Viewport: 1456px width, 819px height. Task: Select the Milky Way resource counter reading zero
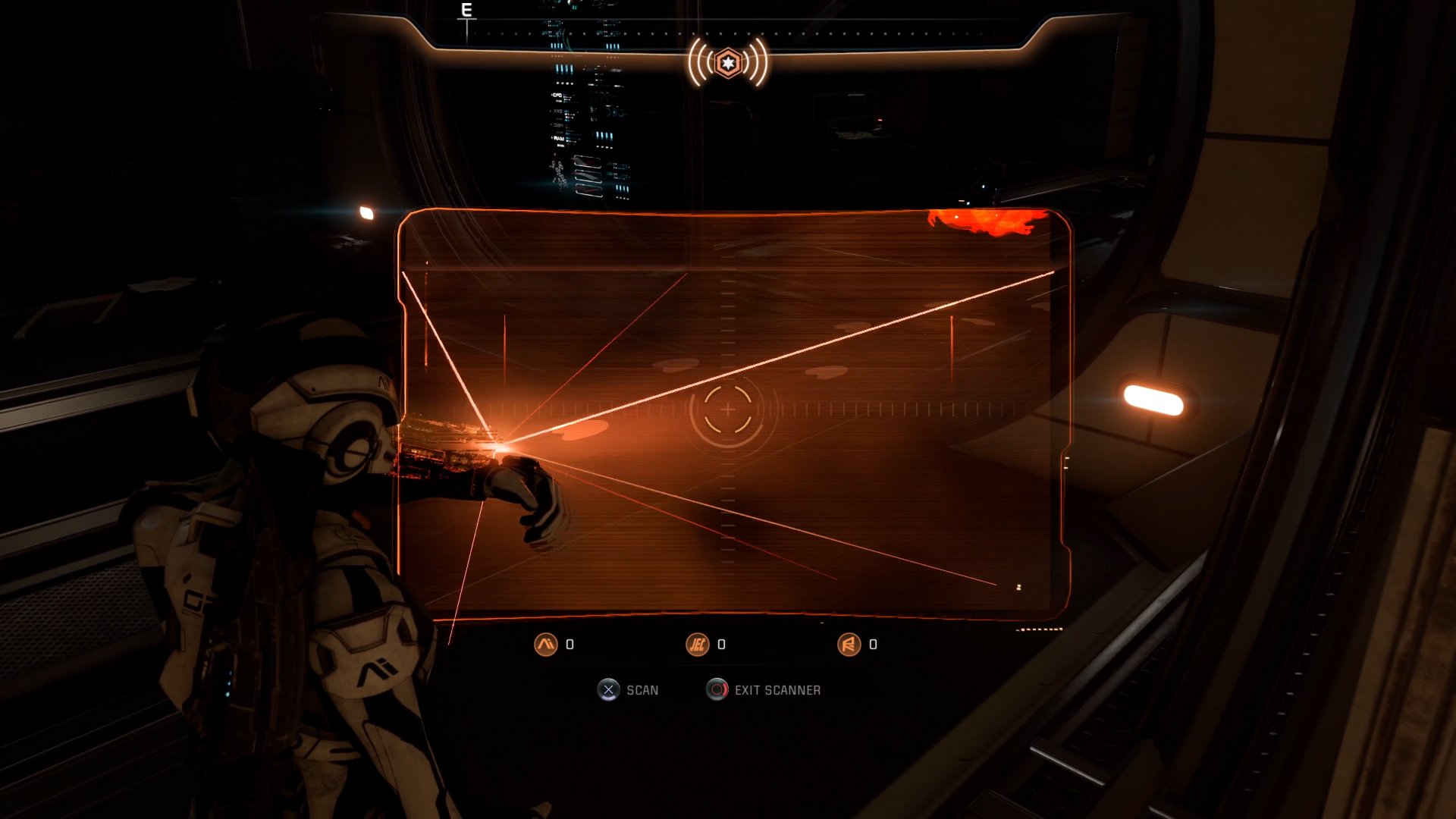click(x=571, y=643)
